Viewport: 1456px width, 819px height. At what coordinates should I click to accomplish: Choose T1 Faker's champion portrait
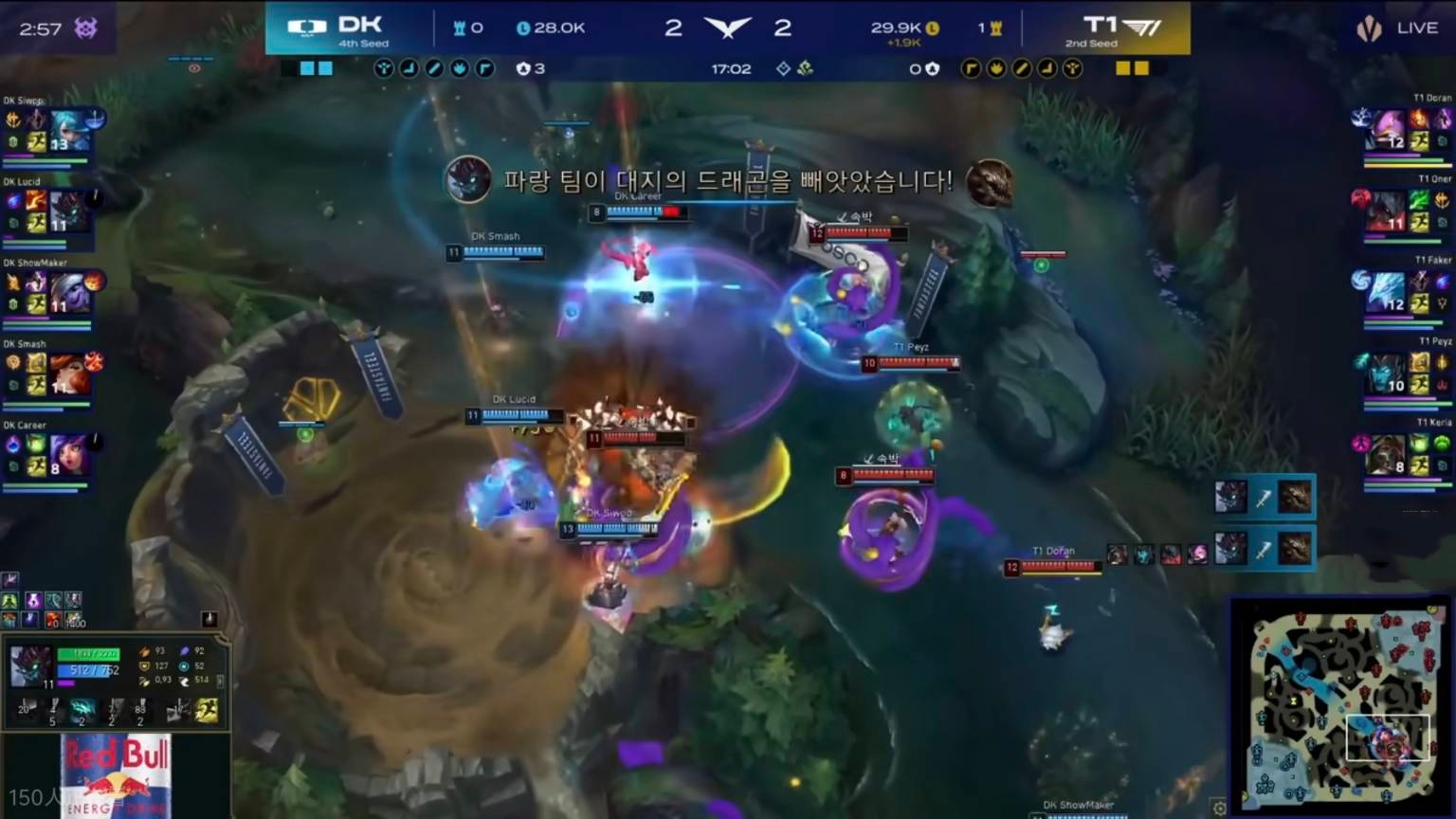point(1387,292)
